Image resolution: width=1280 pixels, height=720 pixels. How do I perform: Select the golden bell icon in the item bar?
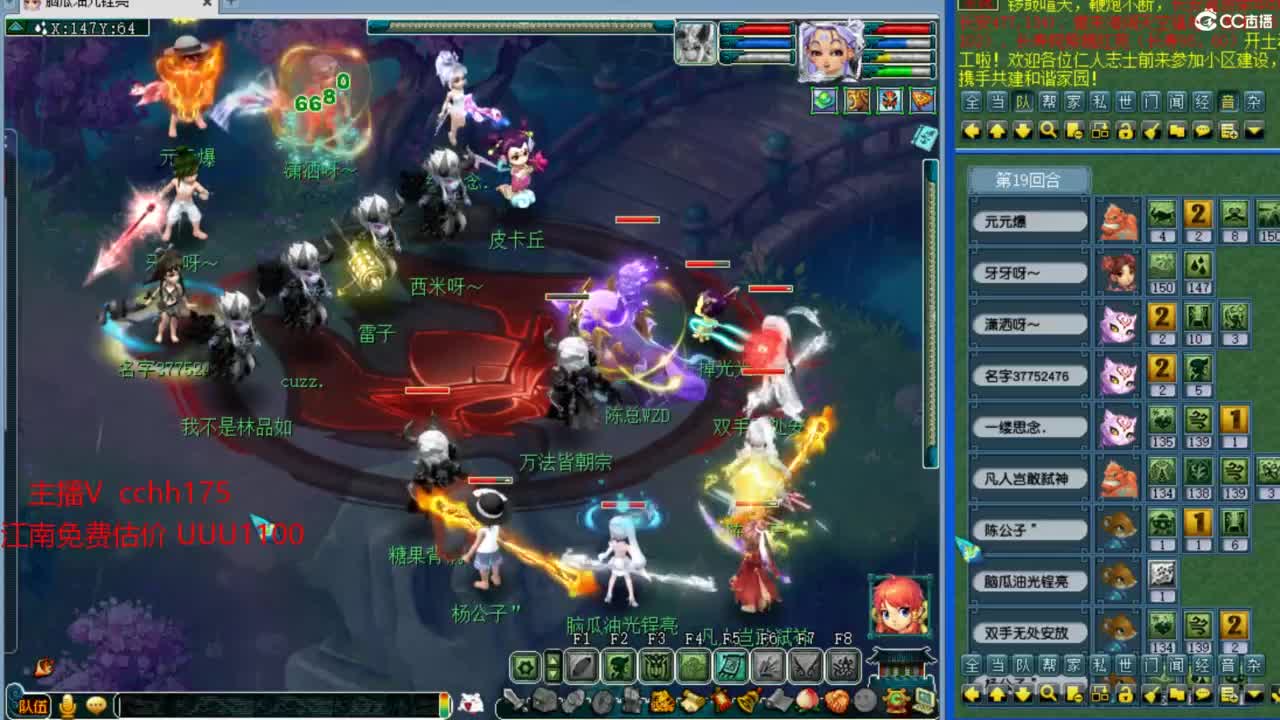pyautogui.click(x=745, y=701)
